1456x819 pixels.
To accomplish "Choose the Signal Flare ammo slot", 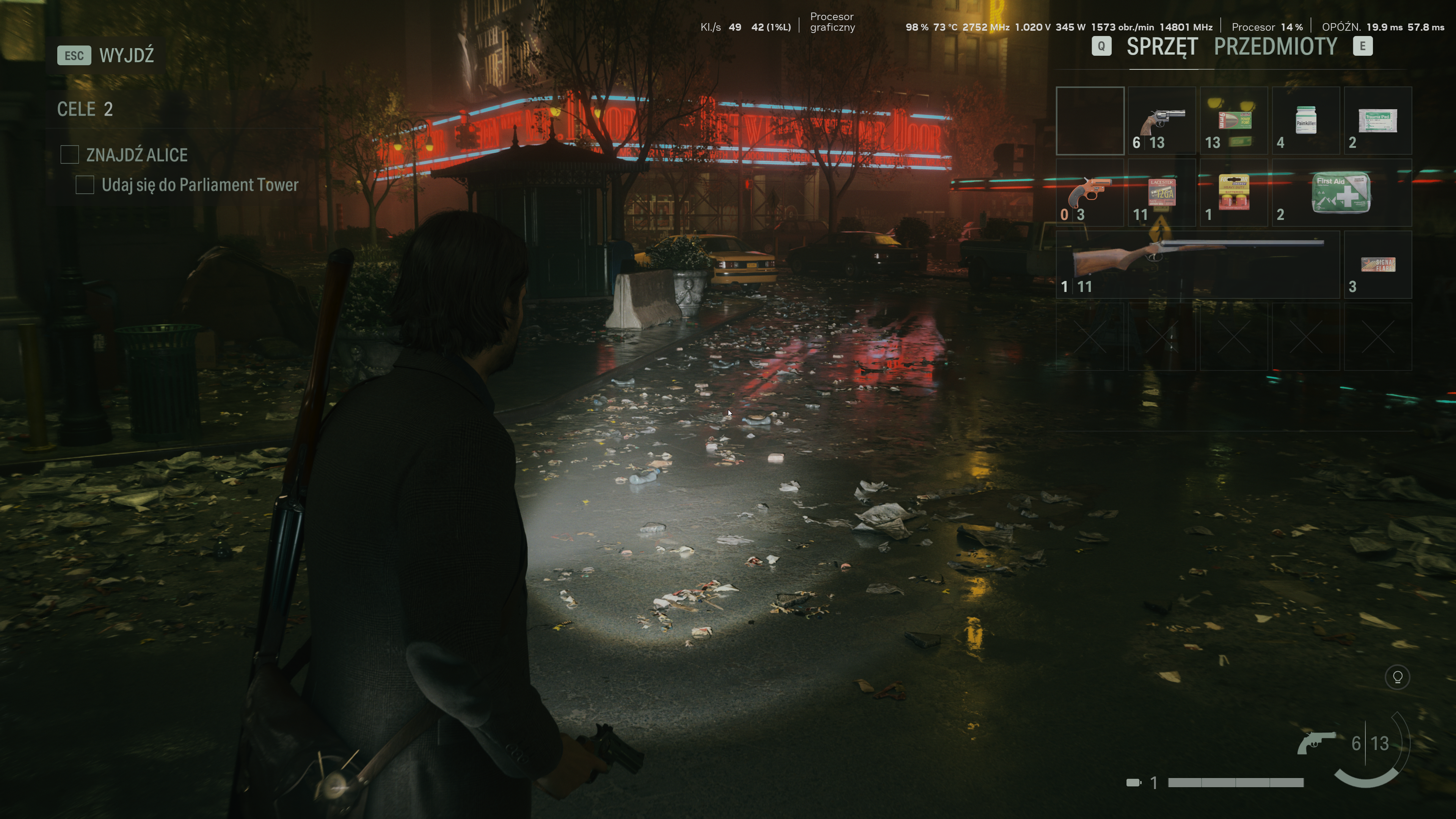I will [1377, 265].
